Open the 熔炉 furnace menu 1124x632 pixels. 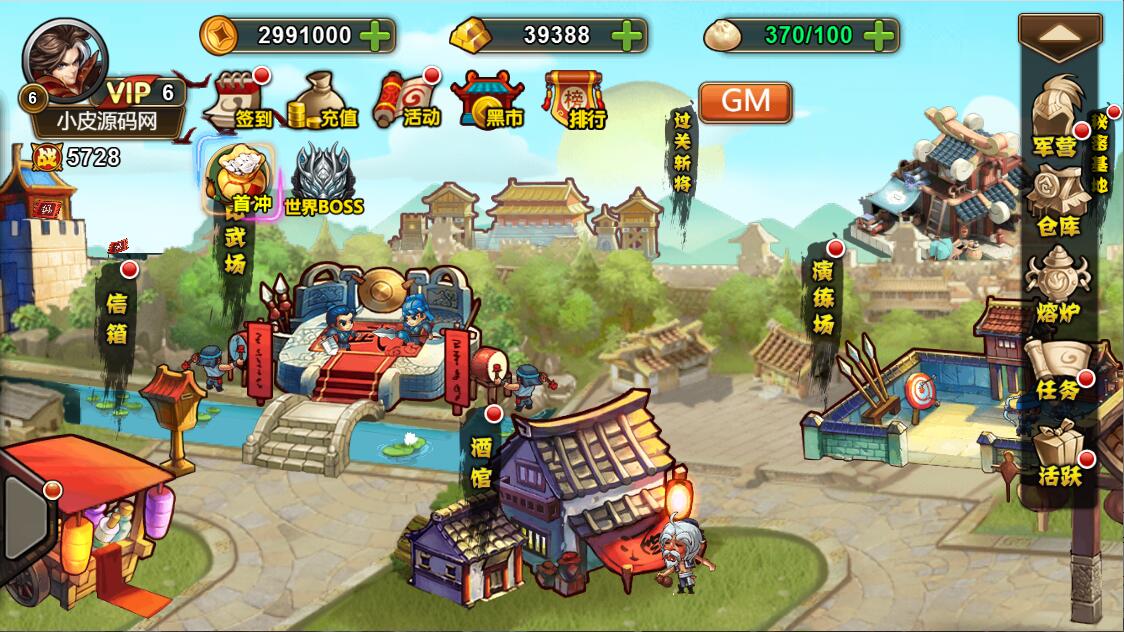1057,285
